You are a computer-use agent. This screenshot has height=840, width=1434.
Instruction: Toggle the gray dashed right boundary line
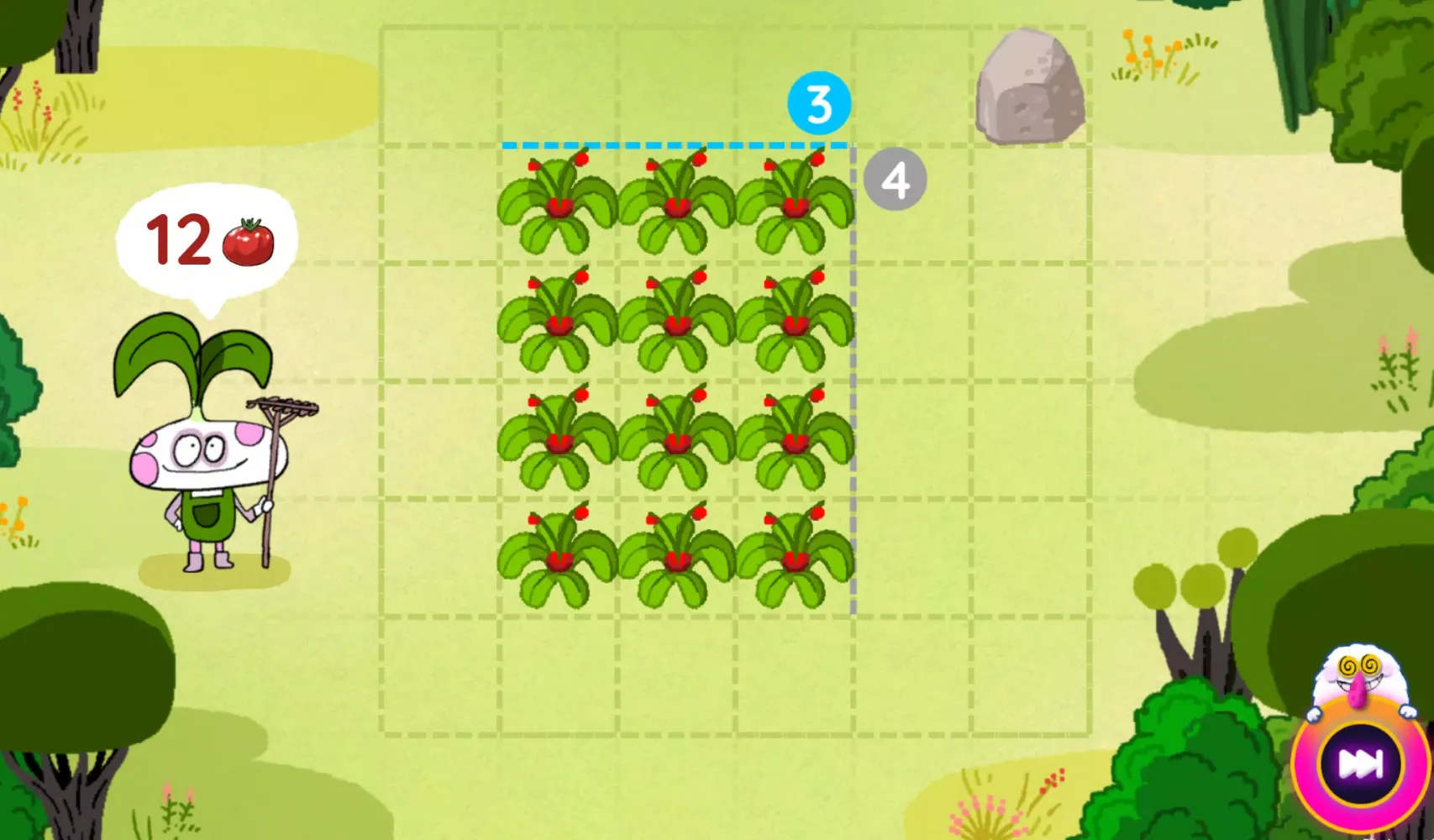(x=854, y=378)
